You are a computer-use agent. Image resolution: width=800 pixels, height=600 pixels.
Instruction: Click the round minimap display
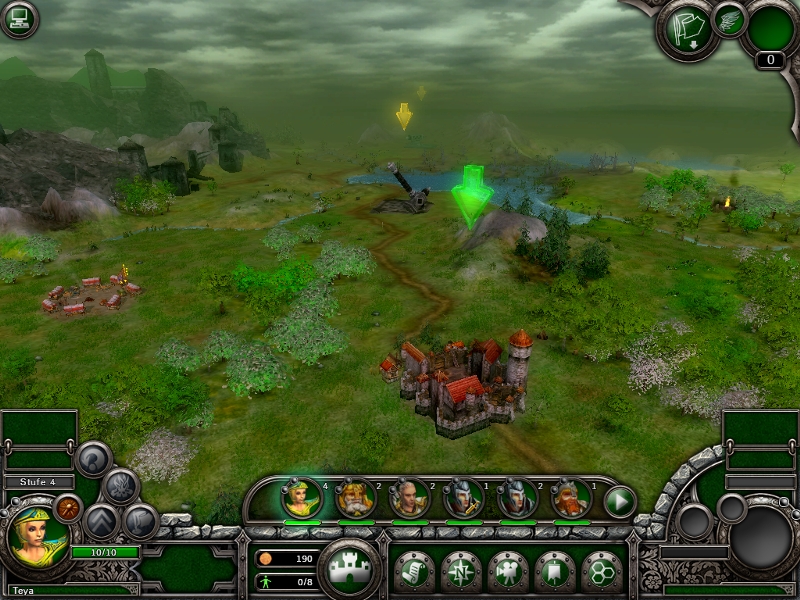(761, 540)
